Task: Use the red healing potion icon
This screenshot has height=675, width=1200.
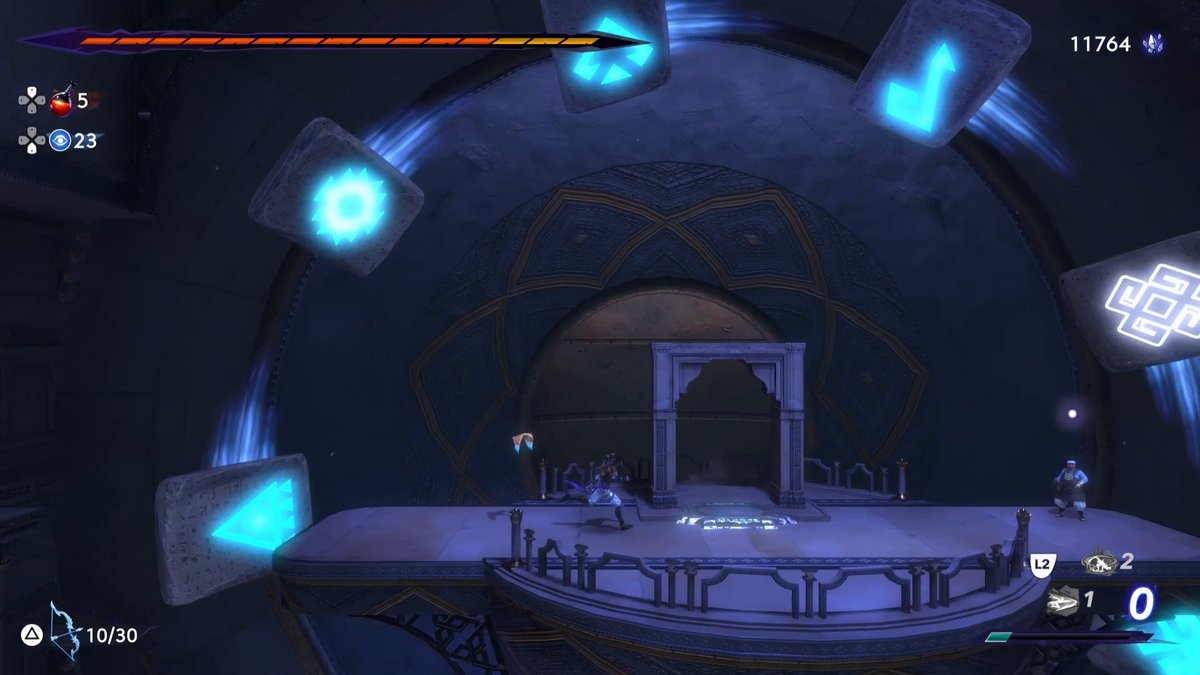Action: click(x=62, y=101)
